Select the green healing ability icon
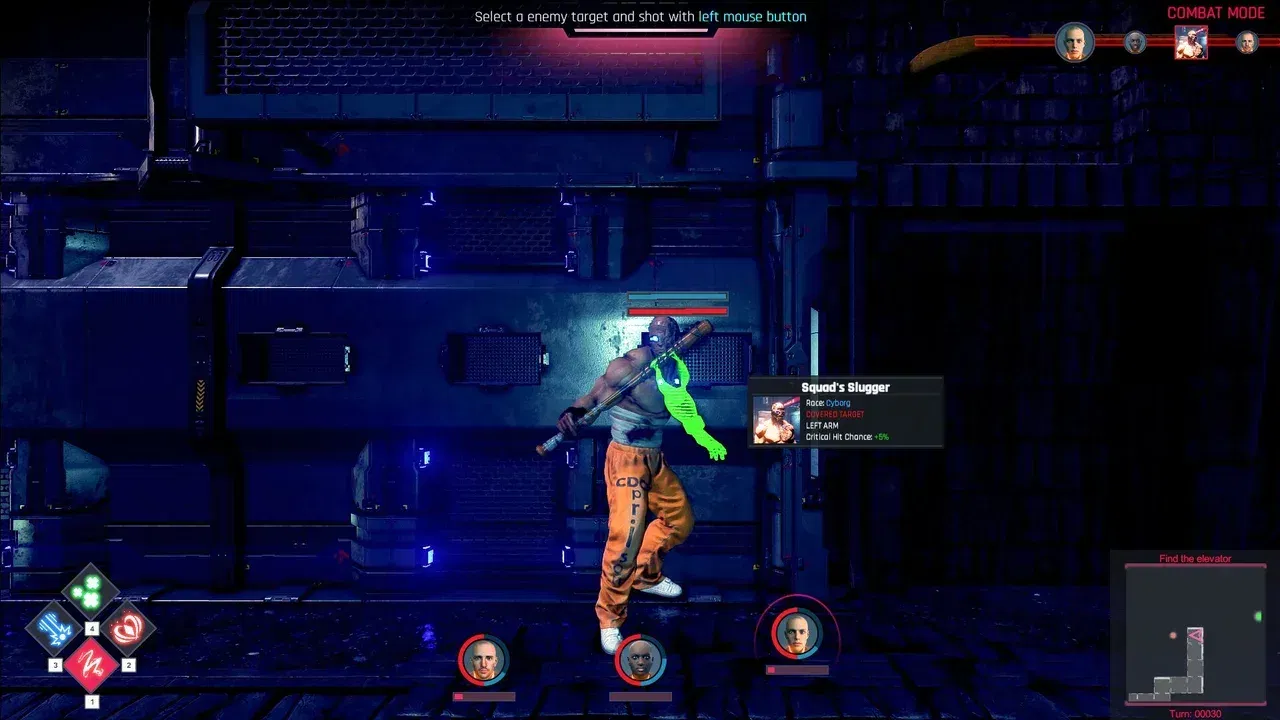Screen dimensions: 1280x720 click(88, 591)
